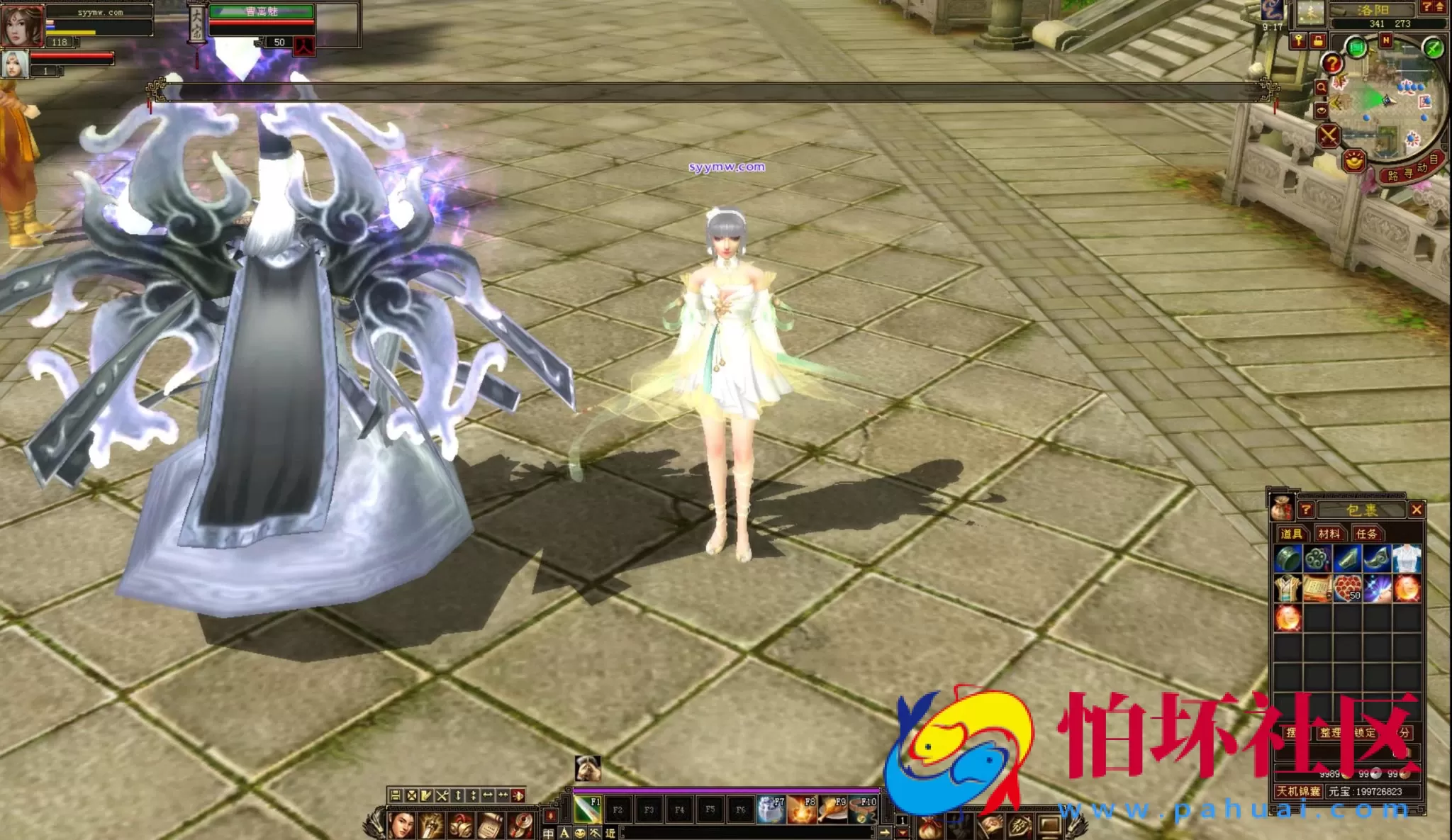Open the bag panel's ? help icon
The height and width of the screenshot is (840, 1452).
[1306, 510]
